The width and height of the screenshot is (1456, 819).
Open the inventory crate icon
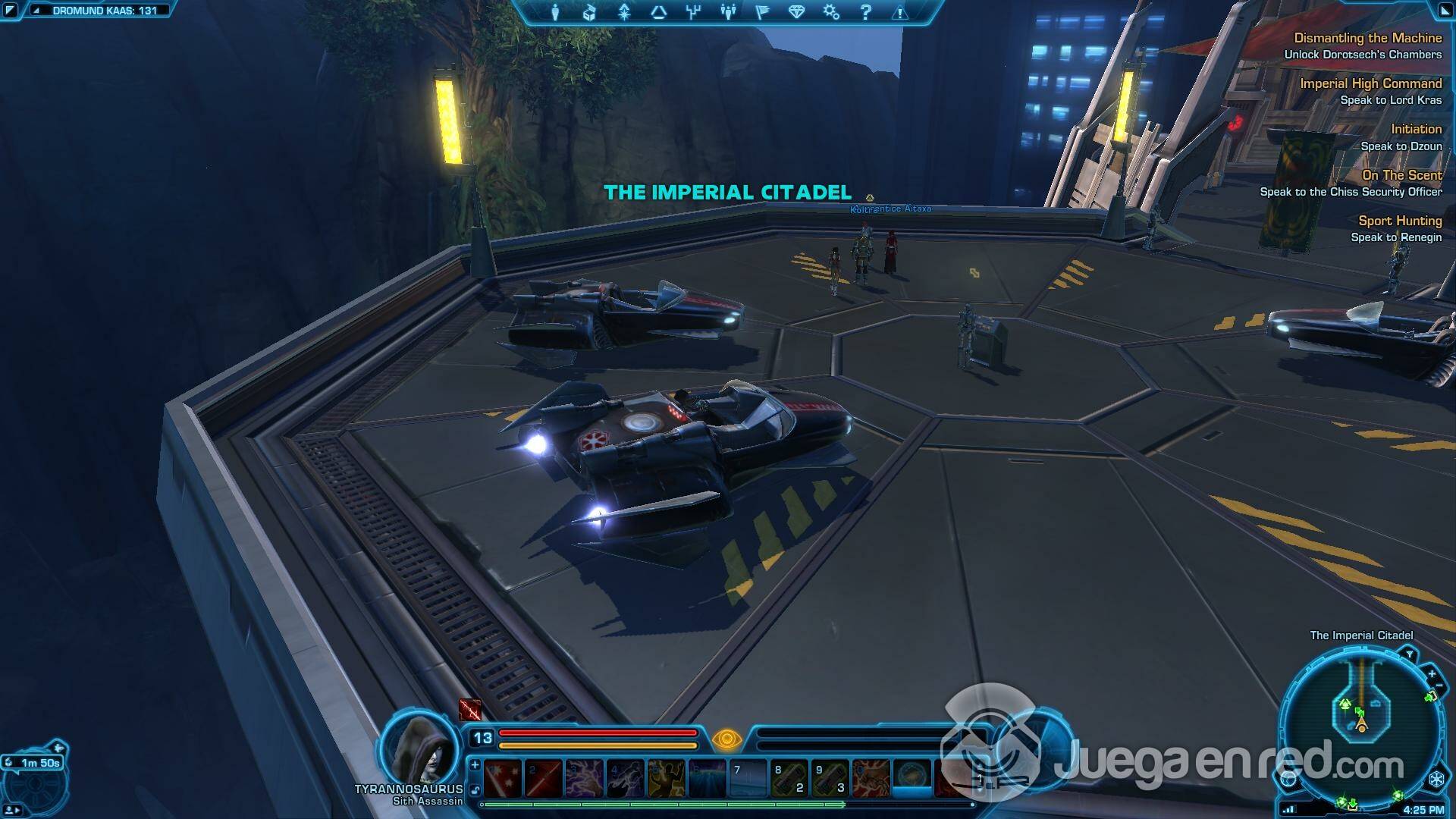click(590, 12)
